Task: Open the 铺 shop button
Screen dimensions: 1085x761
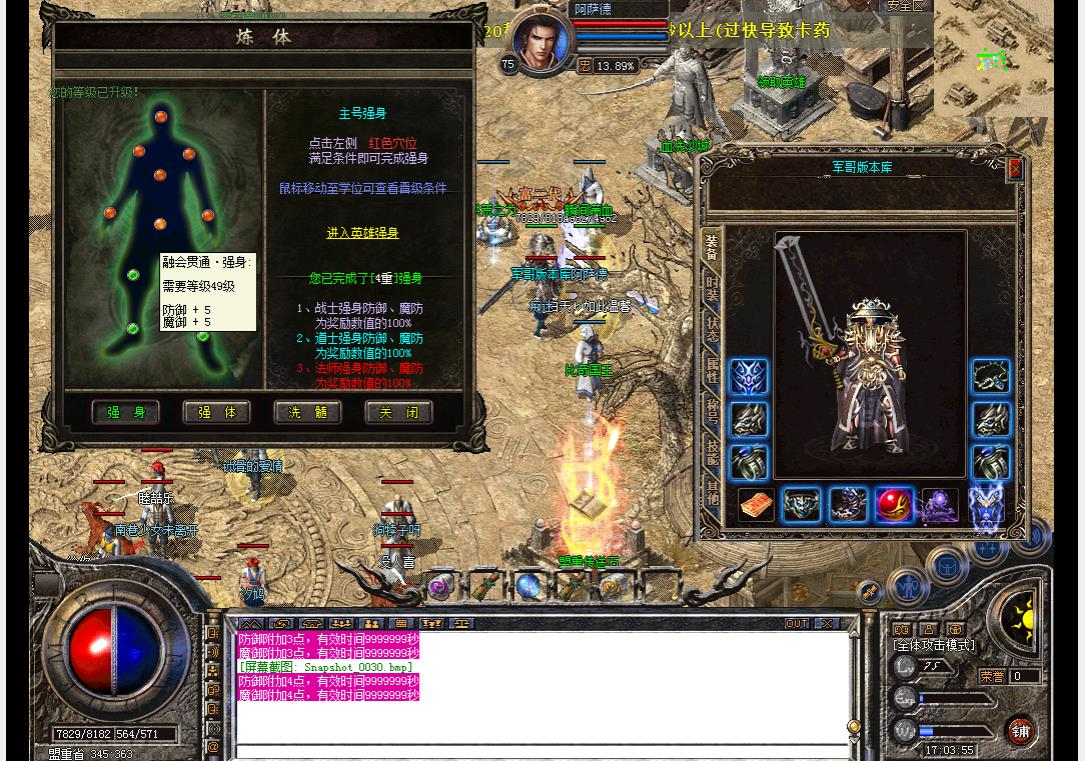Action: pos(1020,731)
